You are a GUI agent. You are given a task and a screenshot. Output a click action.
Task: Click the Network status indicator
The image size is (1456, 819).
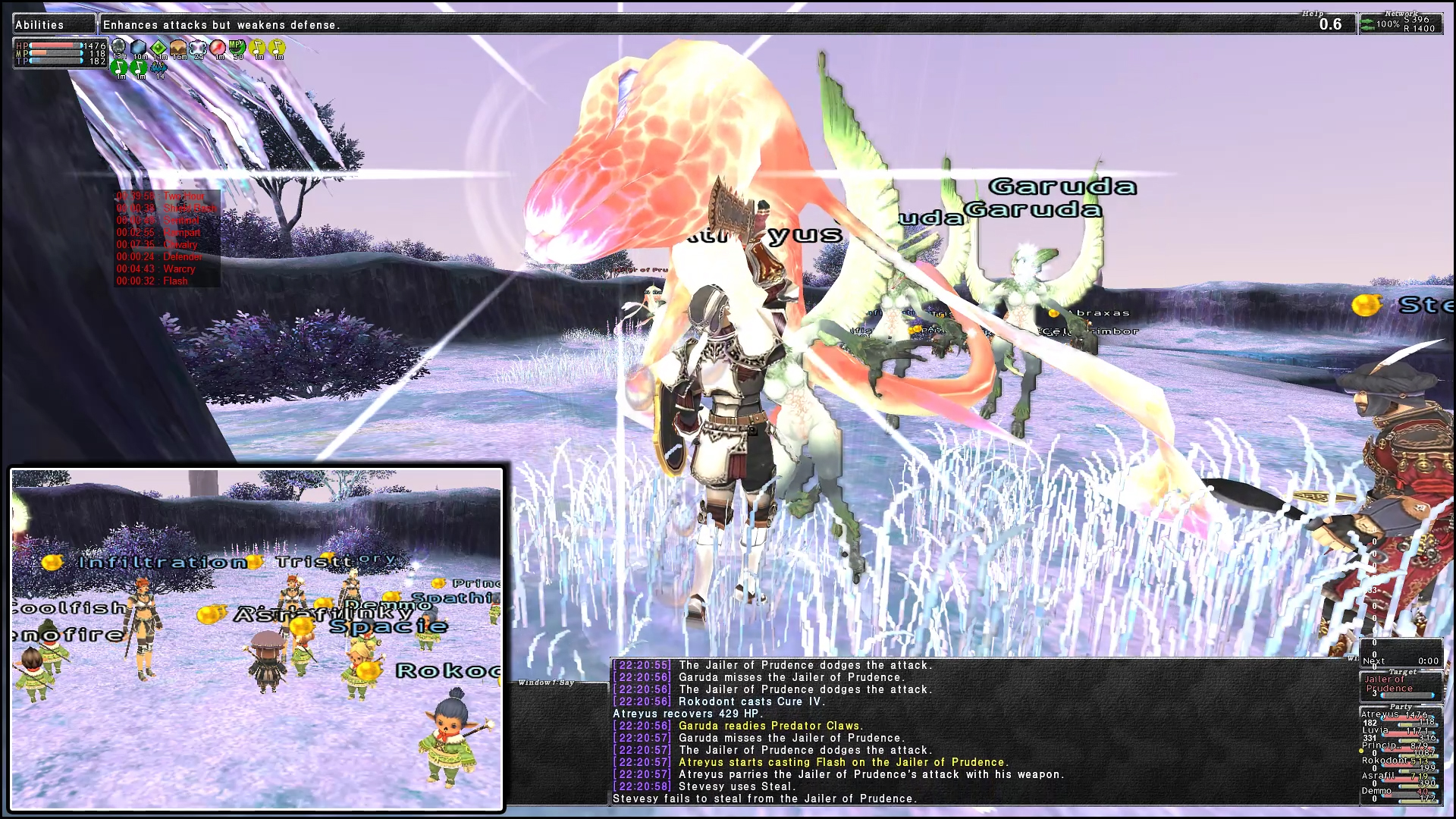pos(1401,24)
